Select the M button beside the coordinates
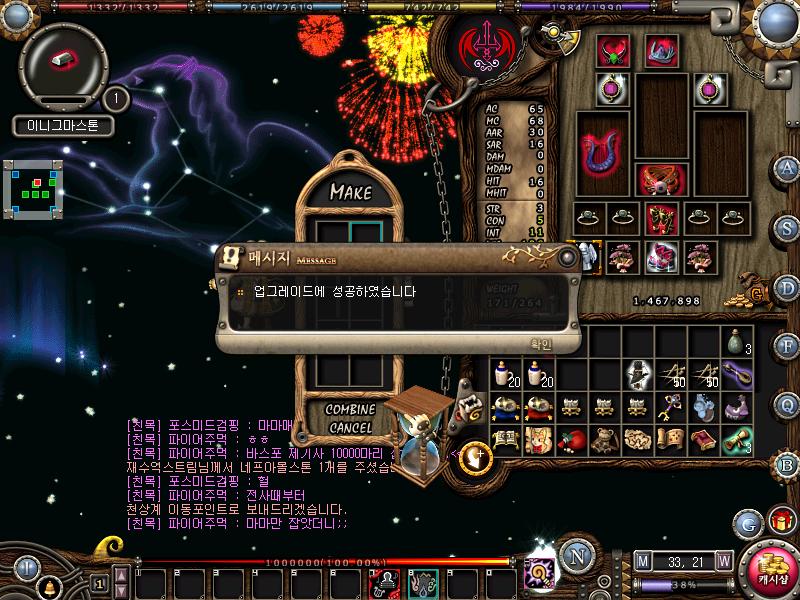This screenshot has width=800, height=600. [x=642, y=561]
